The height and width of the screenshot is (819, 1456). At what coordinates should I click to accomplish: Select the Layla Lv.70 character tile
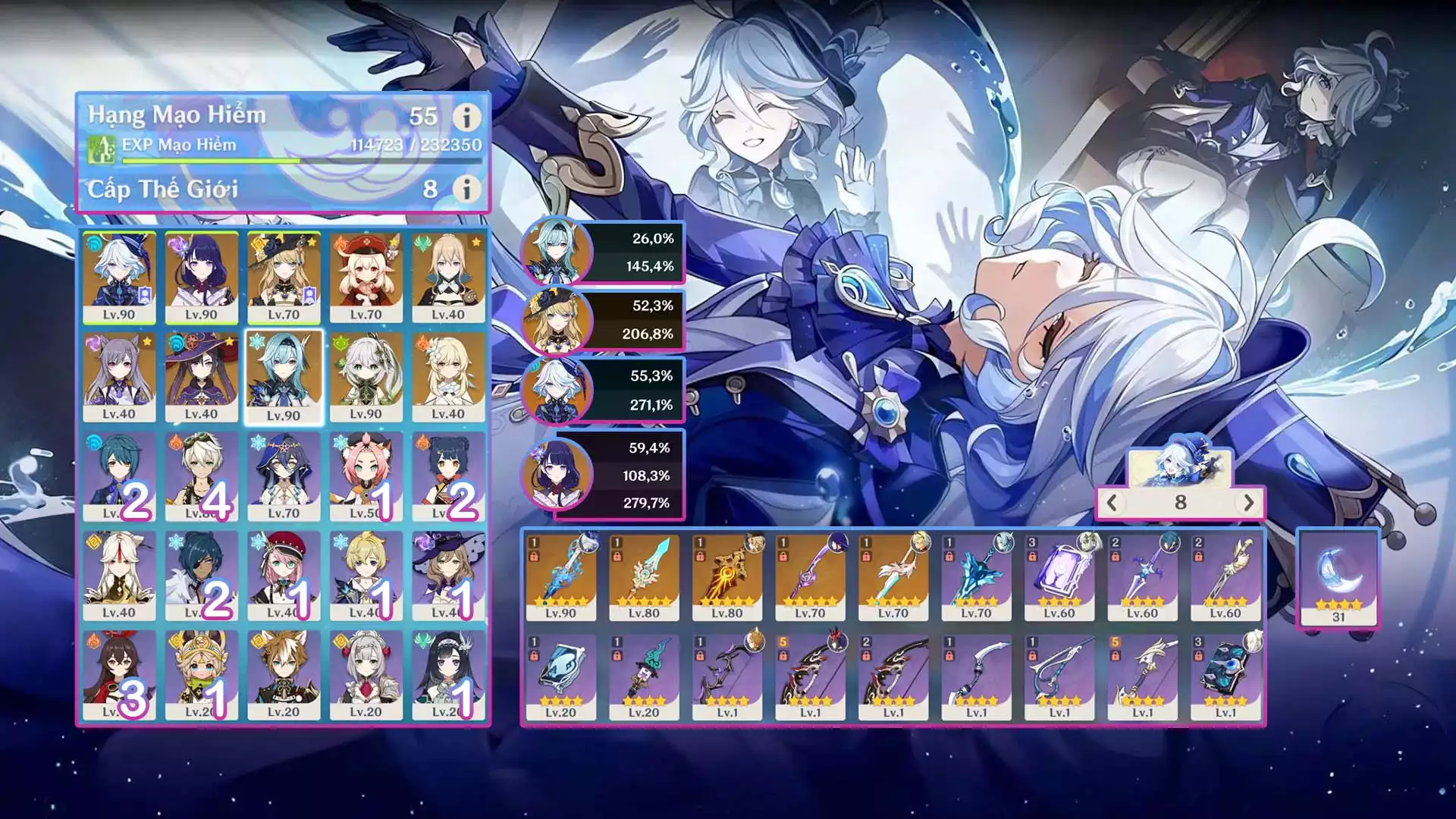click(284, 476)
